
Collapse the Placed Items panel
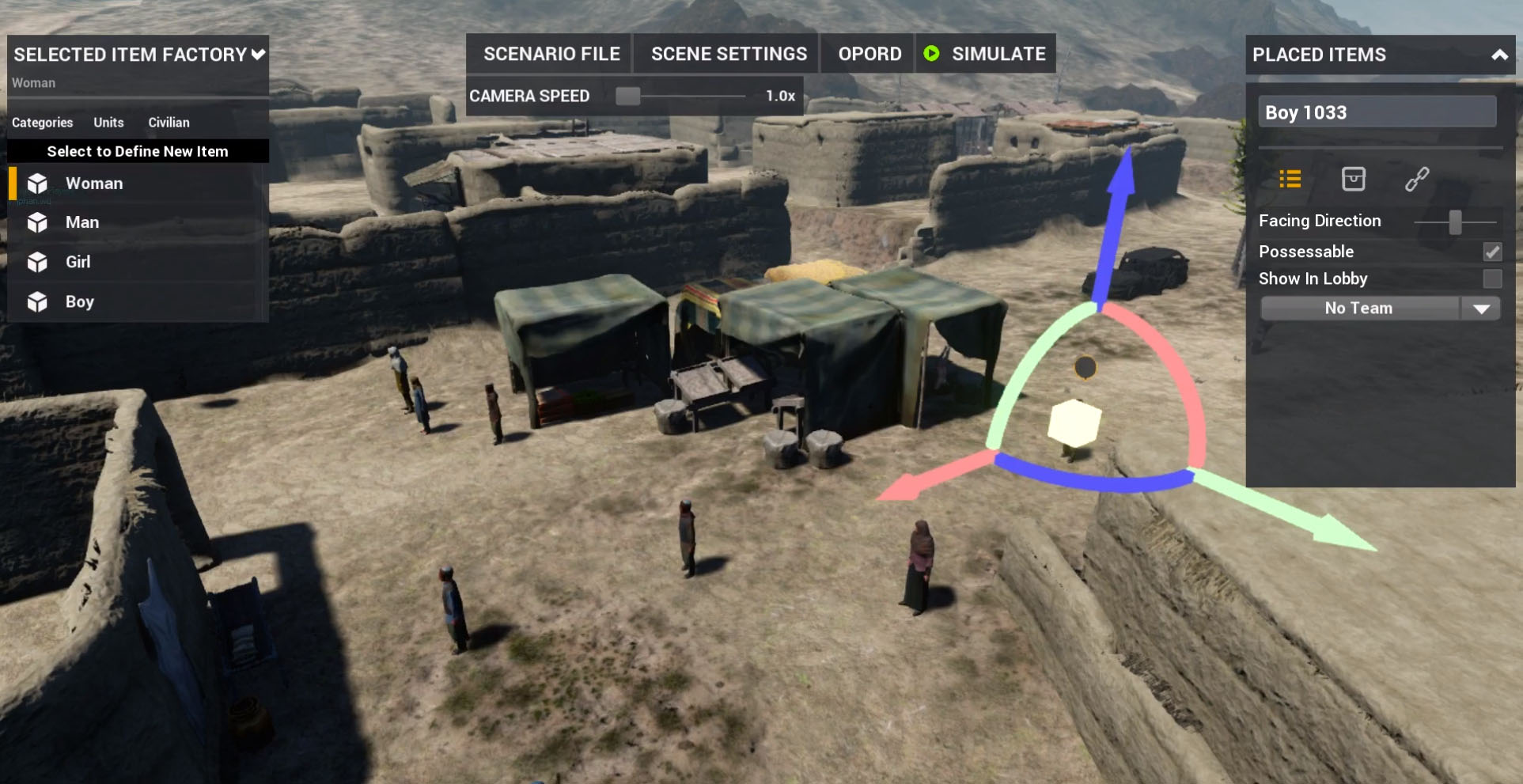point(1498,55)
